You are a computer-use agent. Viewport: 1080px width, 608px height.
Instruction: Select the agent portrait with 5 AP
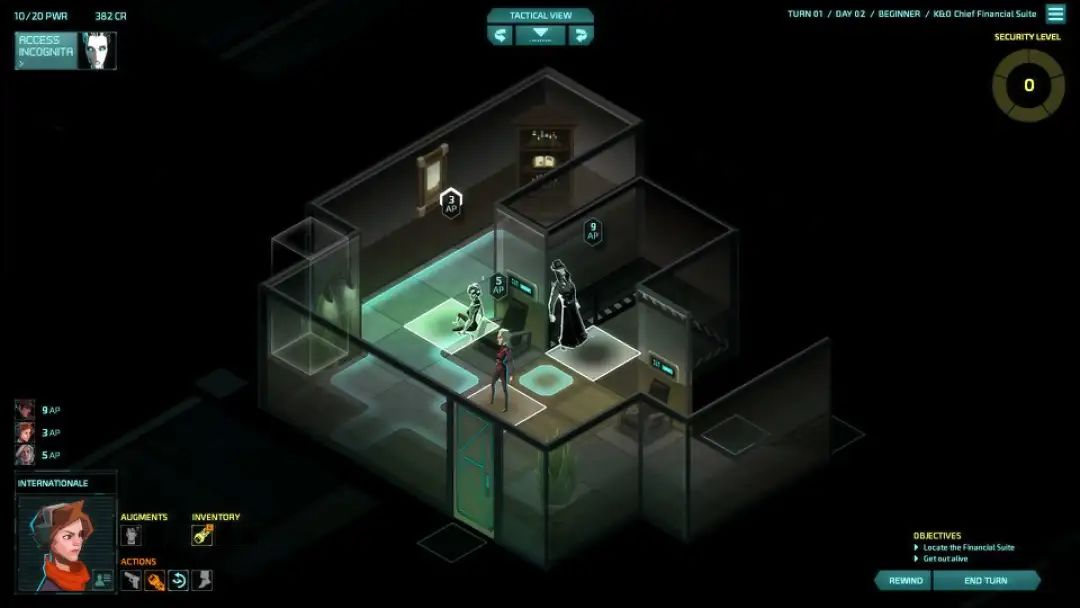point(25,455)
